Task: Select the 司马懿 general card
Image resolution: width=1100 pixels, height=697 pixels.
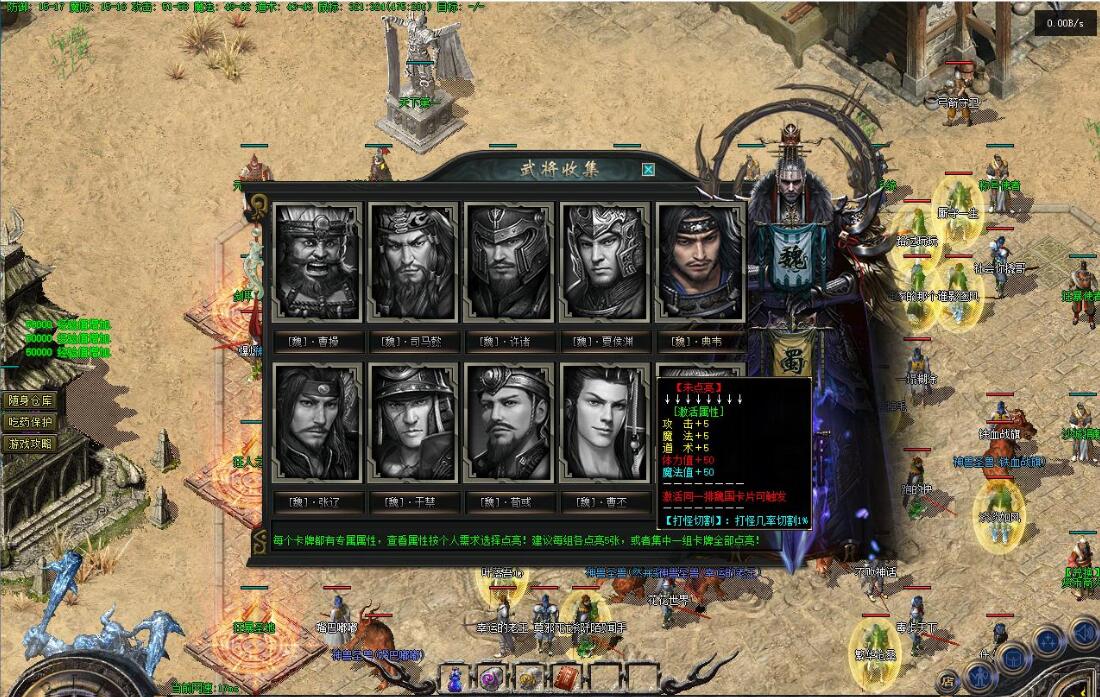Action: click(413, 261)
